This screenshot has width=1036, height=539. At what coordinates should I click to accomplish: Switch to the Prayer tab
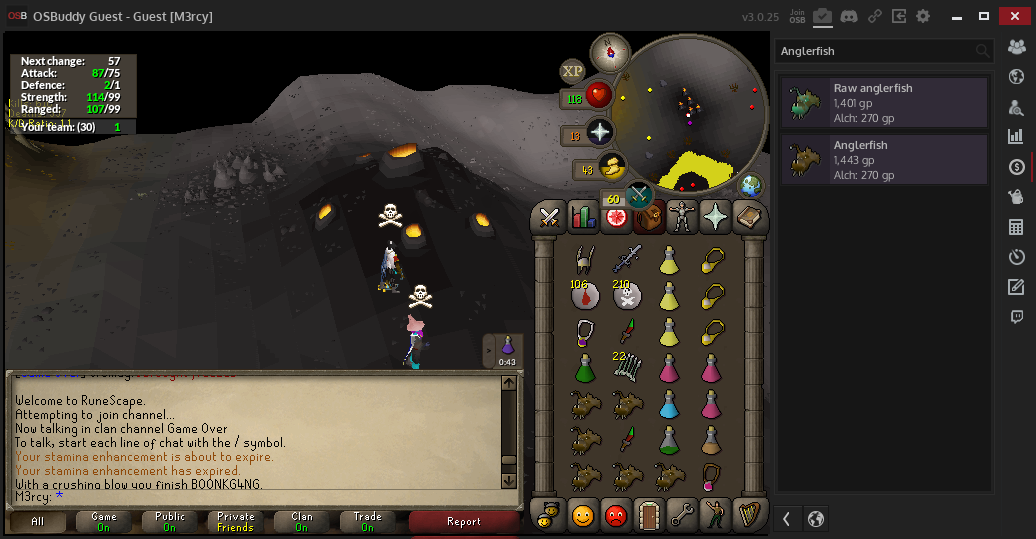click(x=715, y=216)
